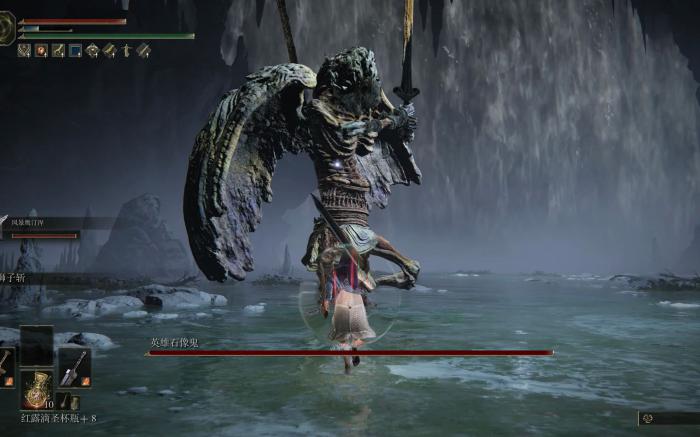Click the rune counter panel
700x437 pixels.
(668, 418)
